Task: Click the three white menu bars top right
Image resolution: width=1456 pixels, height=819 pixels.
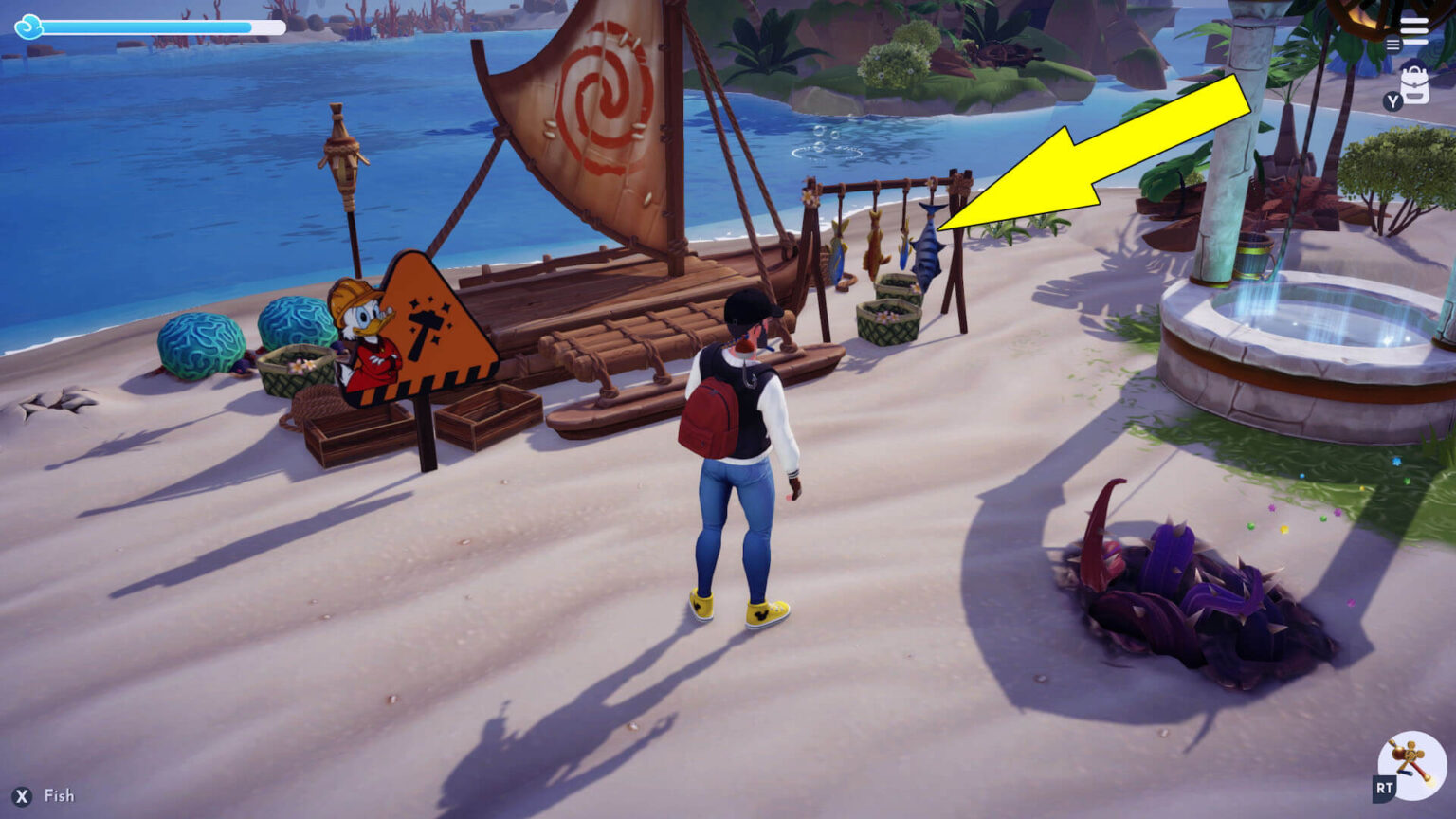Action: (x=1414, y=29)
